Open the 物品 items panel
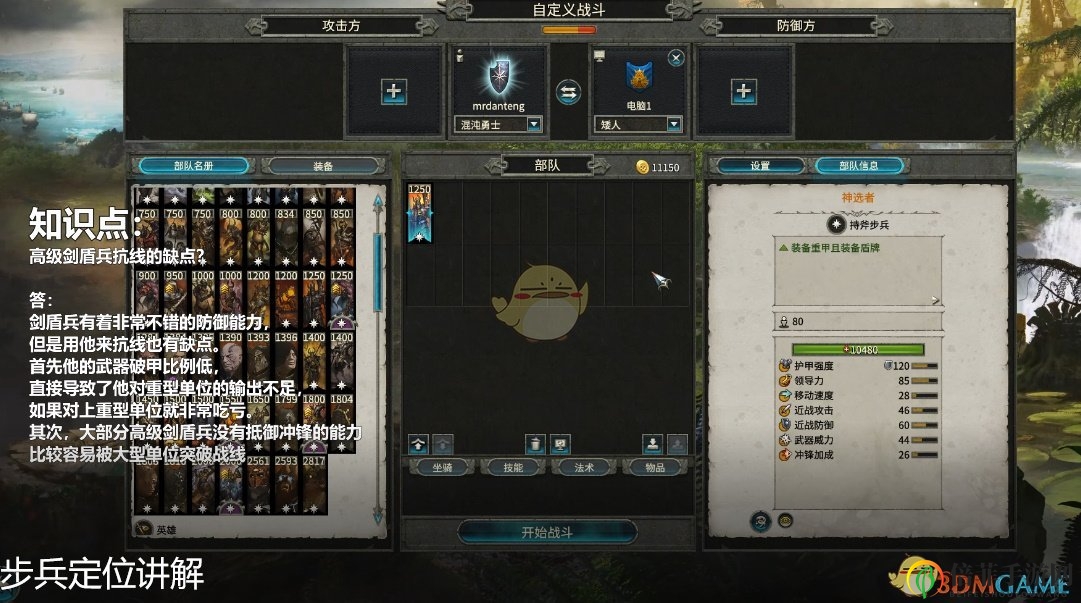1081x603 pixels. click(x=654, y=467)
